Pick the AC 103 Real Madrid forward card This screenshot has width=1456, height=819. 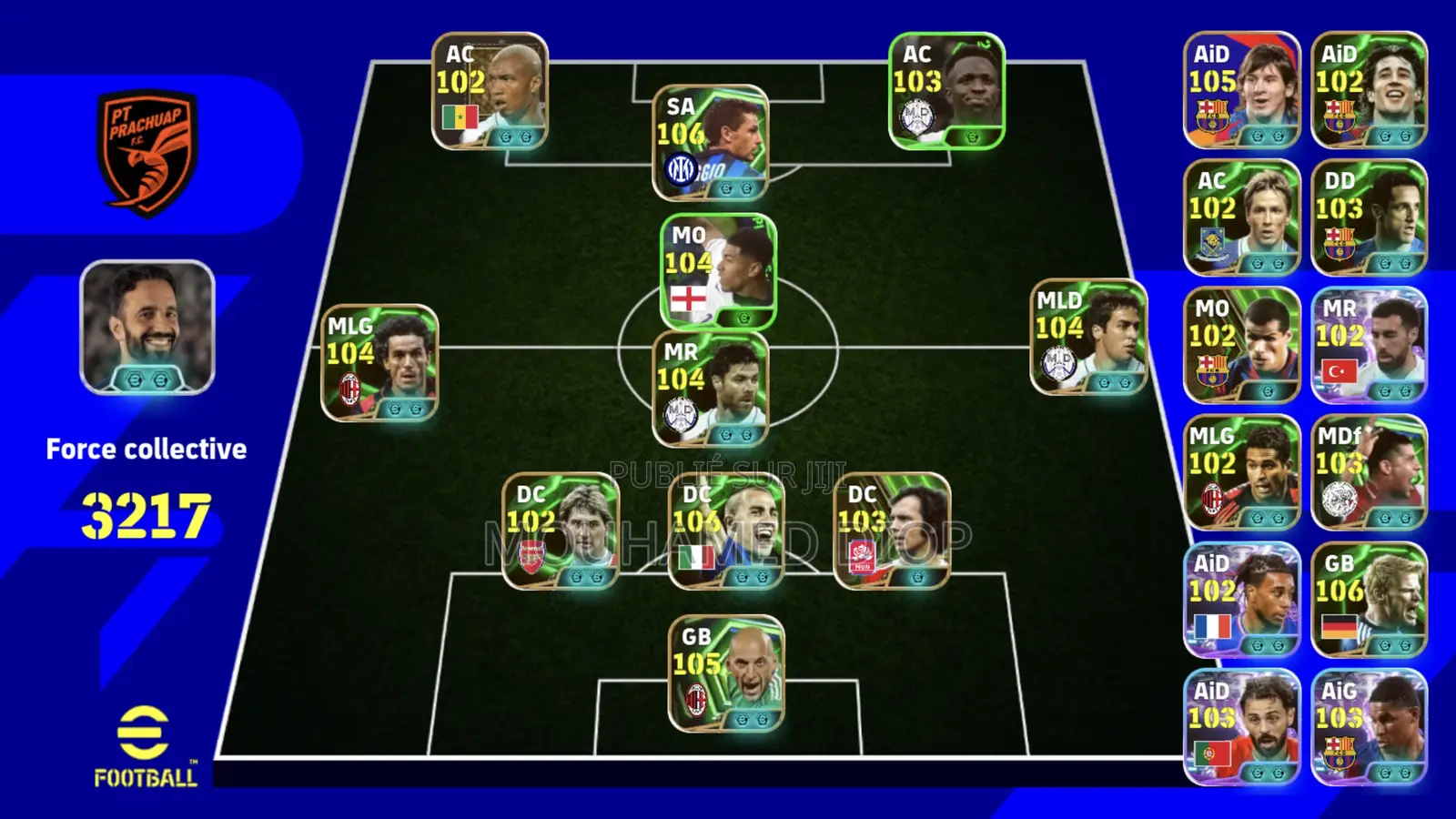point(946,91)
